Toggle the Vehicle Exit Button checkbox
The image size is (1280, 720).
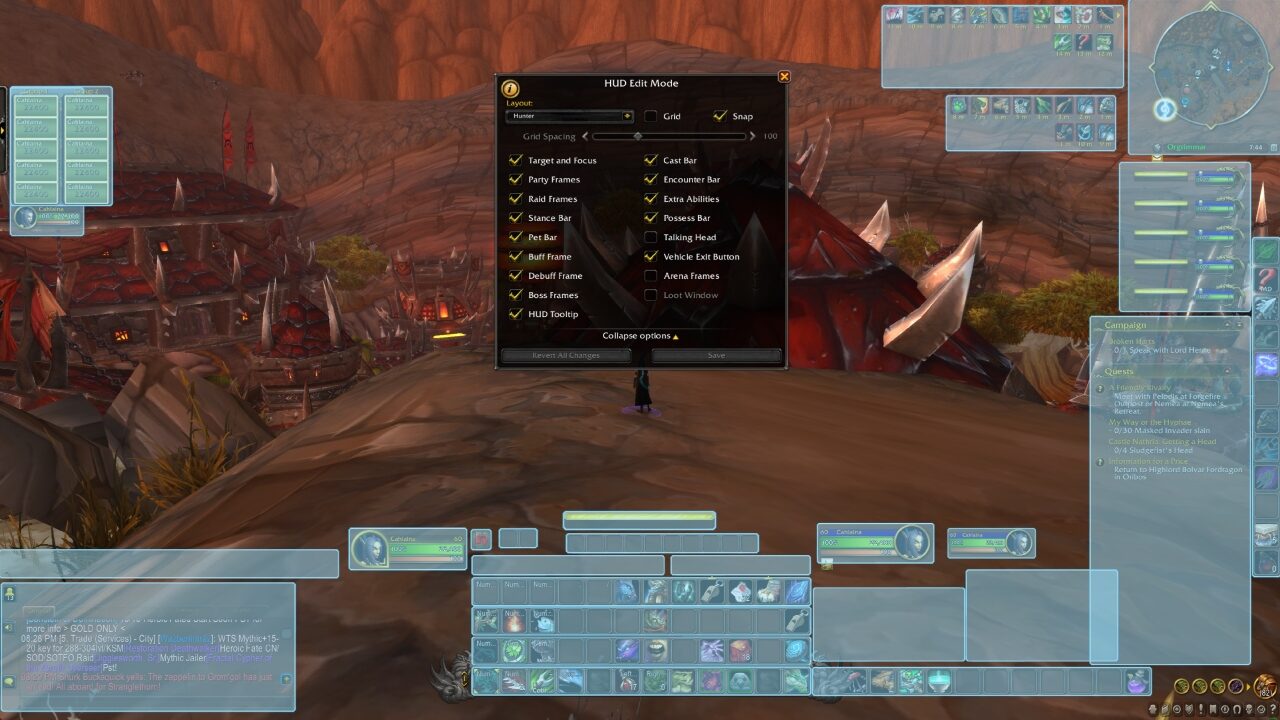point(651,257)
